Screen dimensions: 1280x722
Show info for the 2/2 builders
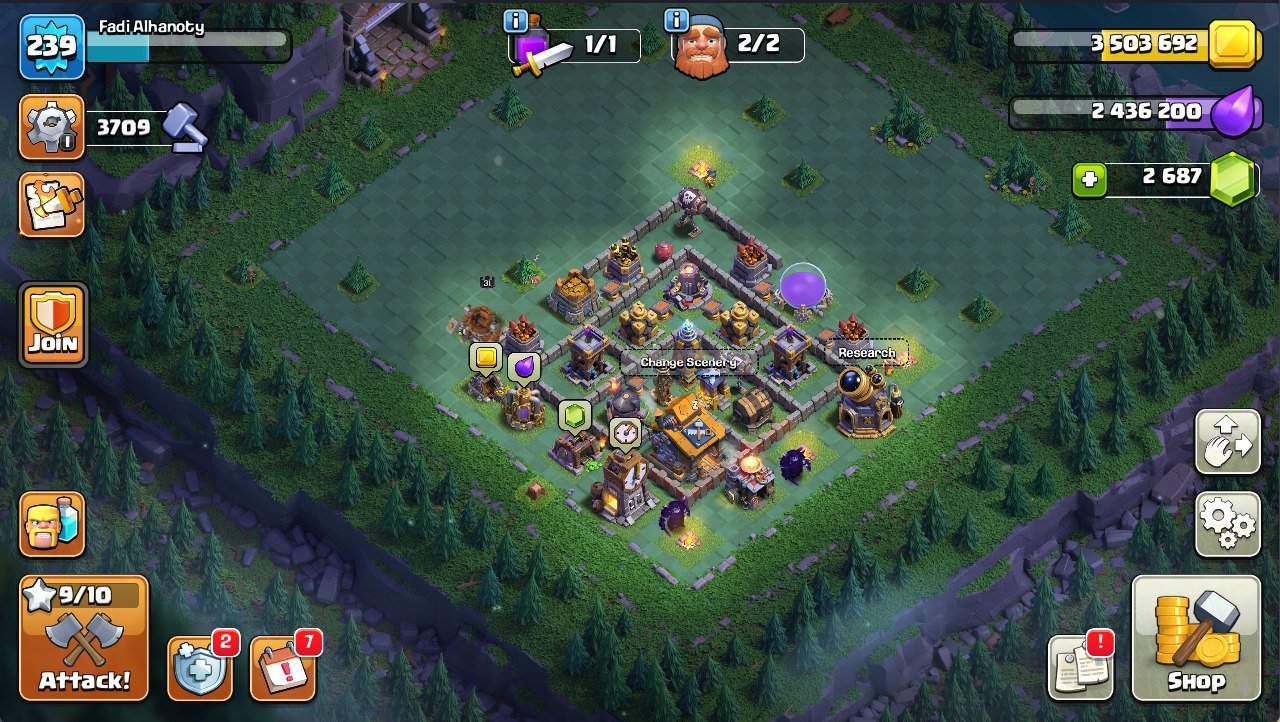pos(677,22)
